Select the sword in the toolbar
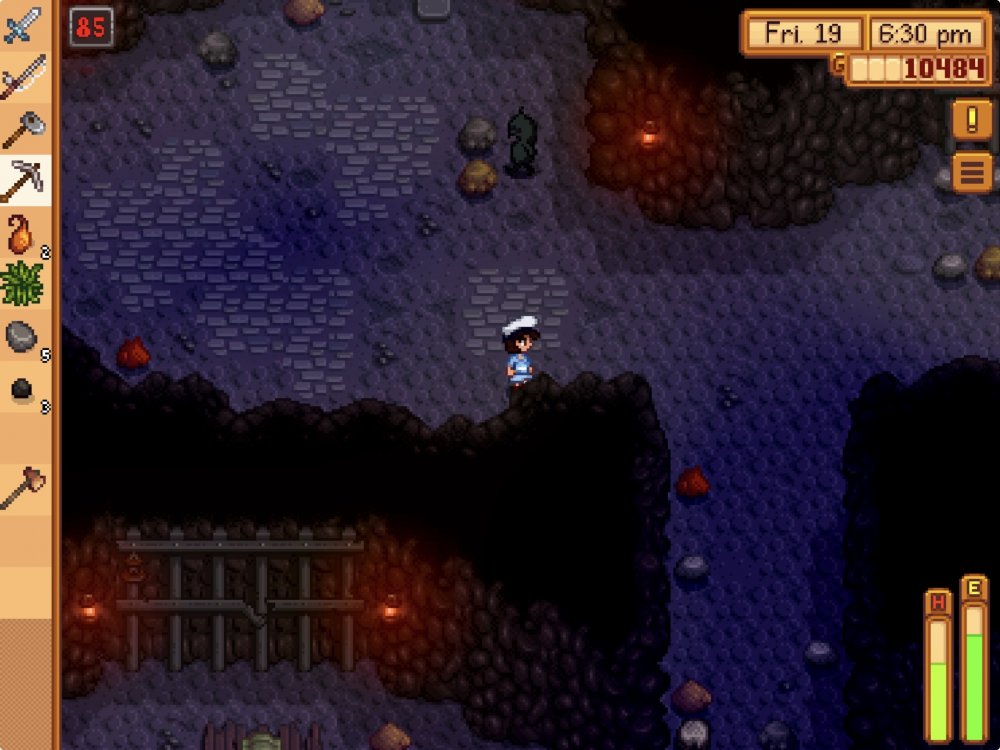Image resolution: width=1000 pixels, height=750 pixels. (x=24, y=26)
